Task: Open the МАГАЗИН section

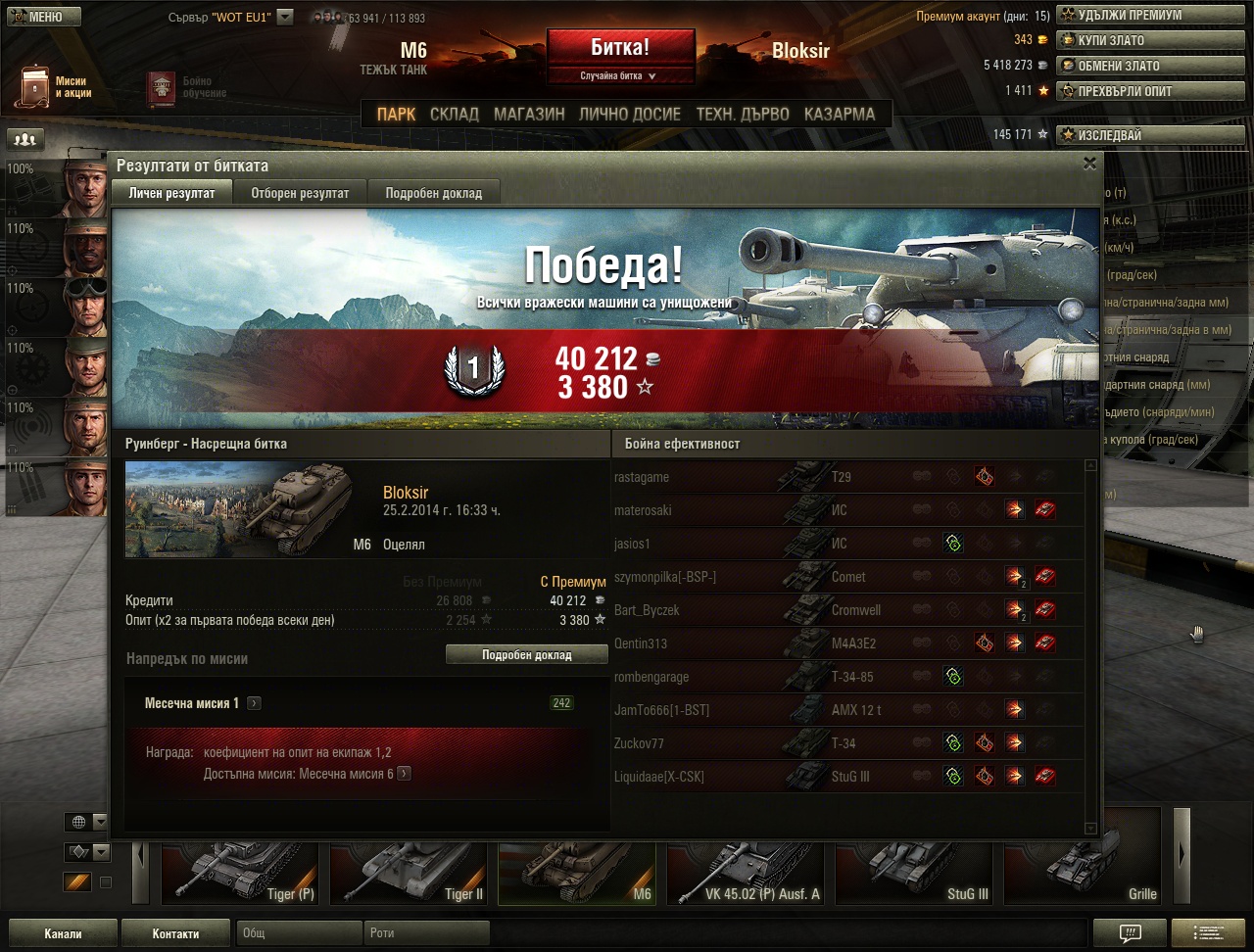Action: [529, 114]
